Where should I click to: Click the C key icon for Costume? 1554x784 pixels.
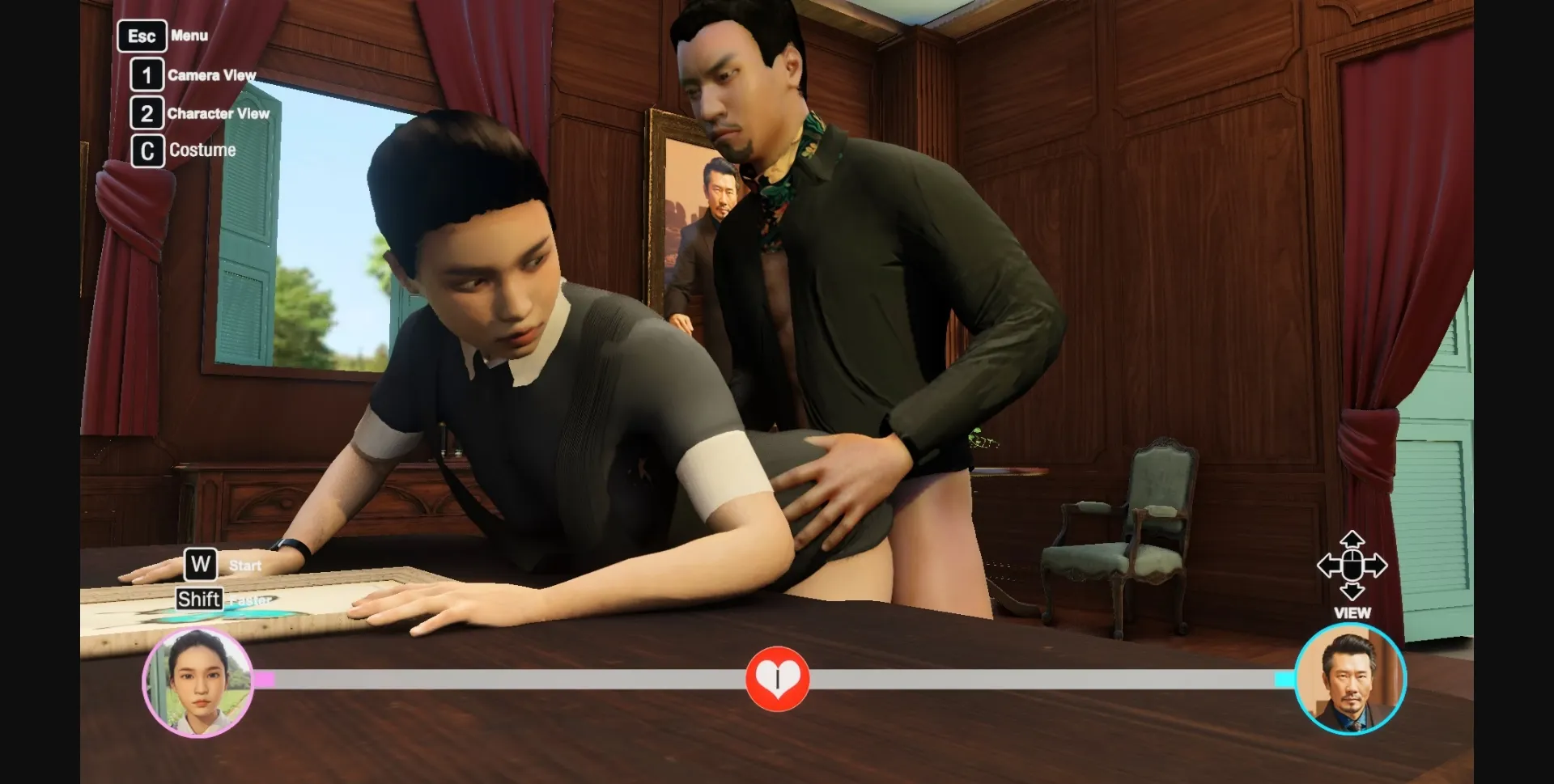click(146, 150)
